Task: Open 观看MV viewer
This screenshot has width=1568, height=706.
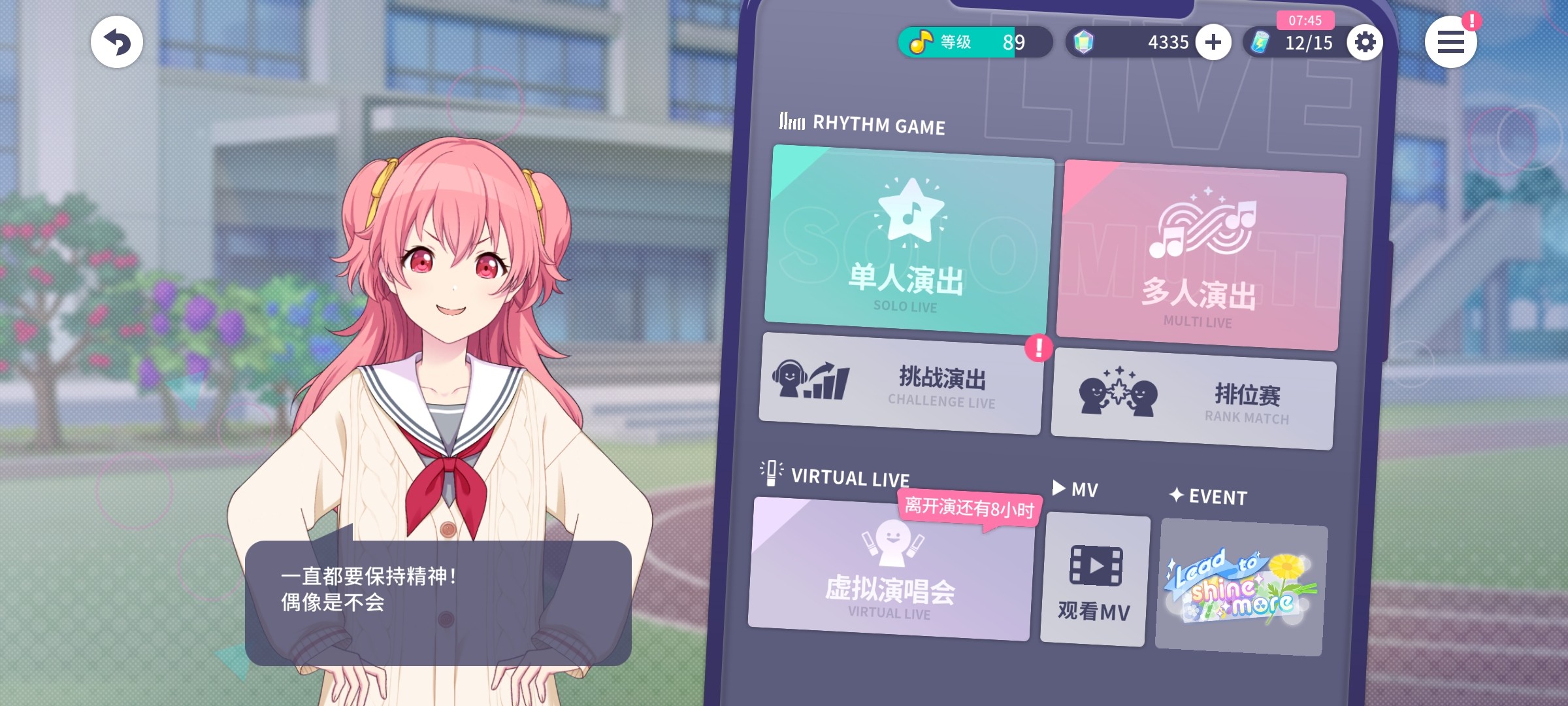Action: coord(1094,580)
